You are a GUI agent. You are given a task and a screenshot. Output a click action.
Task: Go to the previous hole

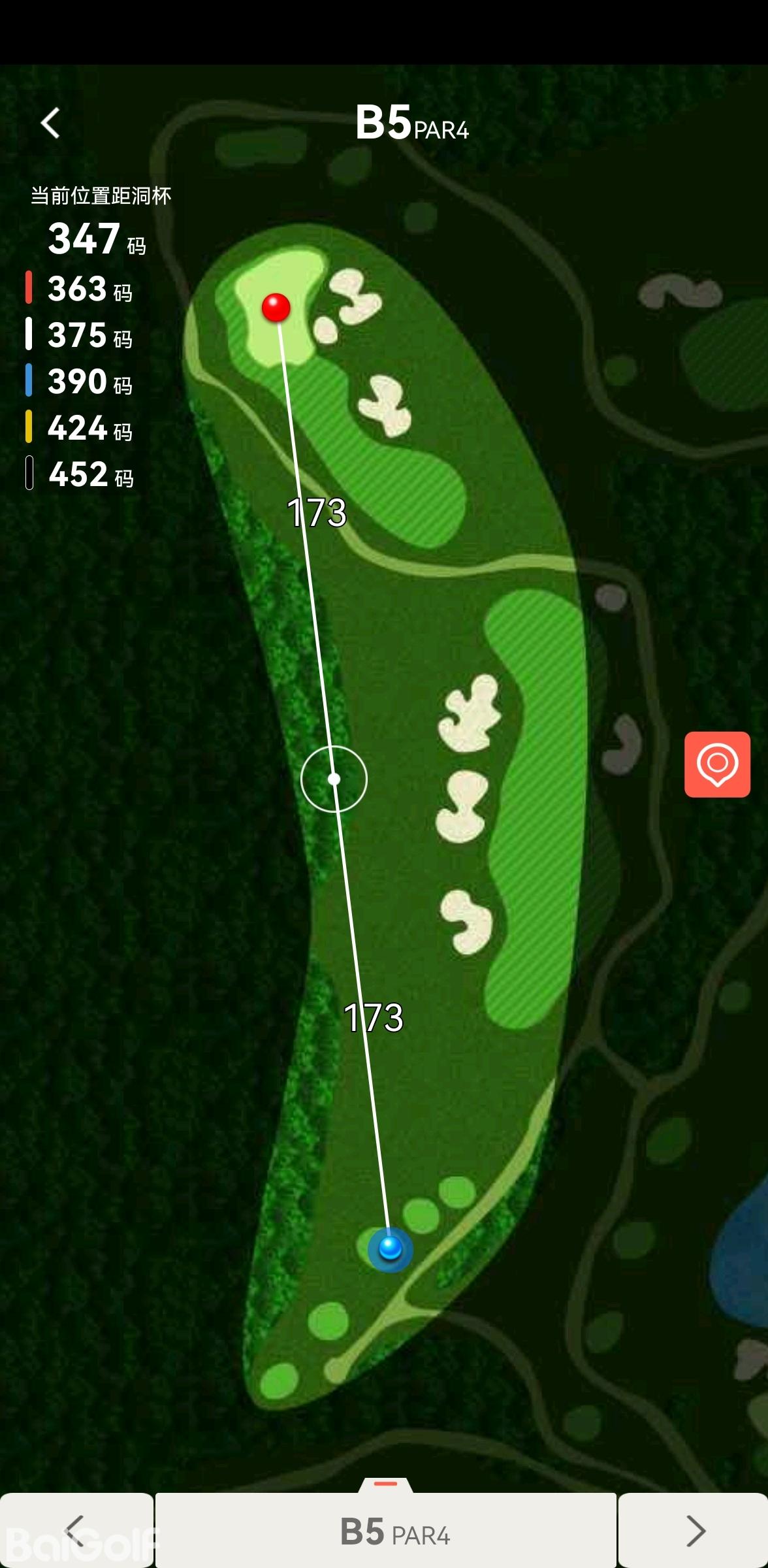pyautogui.click(x=76, y=1530)
